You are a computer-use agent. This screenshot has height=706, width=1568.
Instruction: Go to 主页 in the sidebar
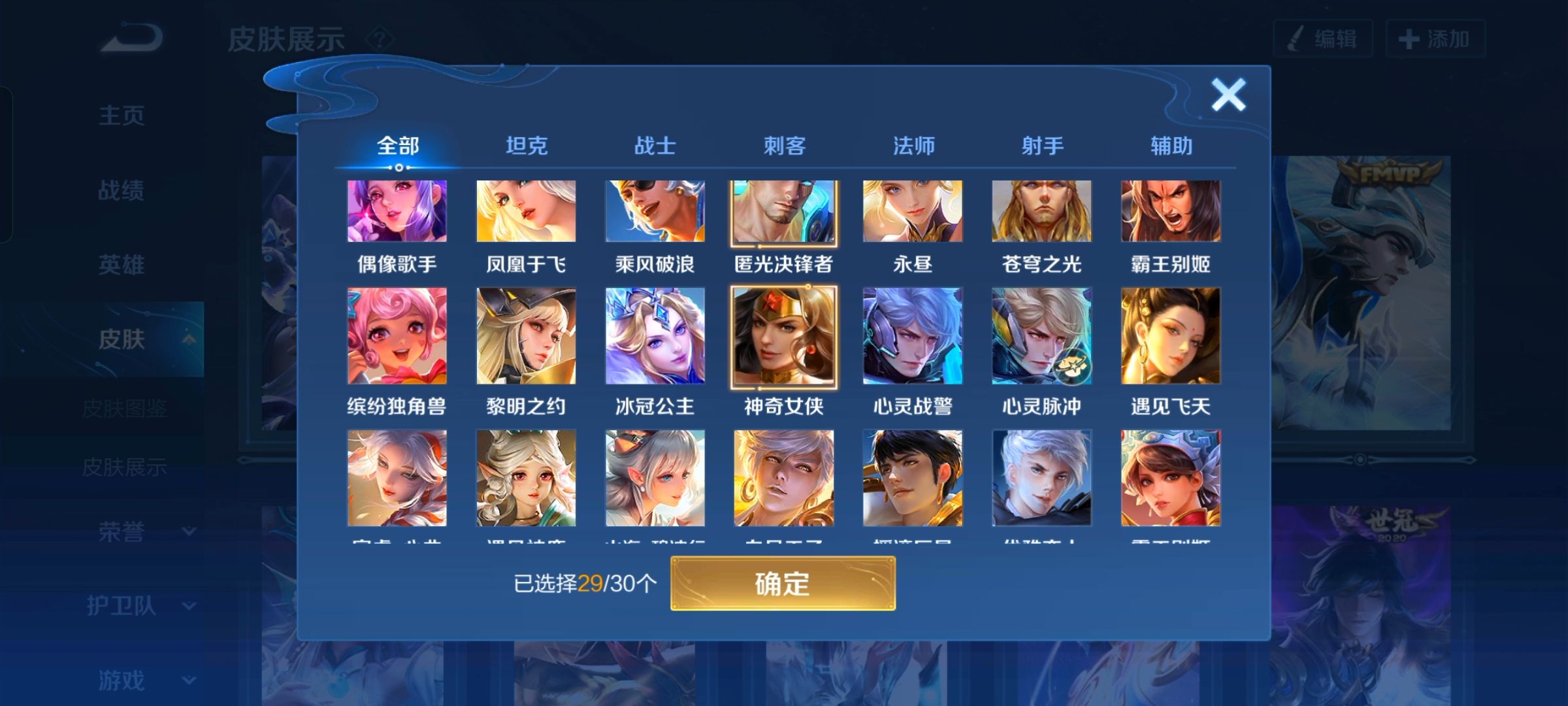click(121, 114)
